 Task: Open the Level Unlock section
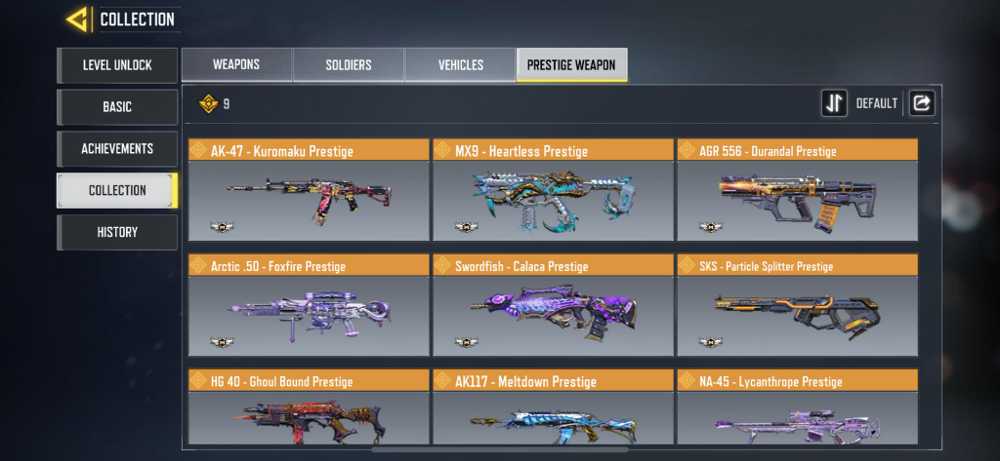(117, 65)
